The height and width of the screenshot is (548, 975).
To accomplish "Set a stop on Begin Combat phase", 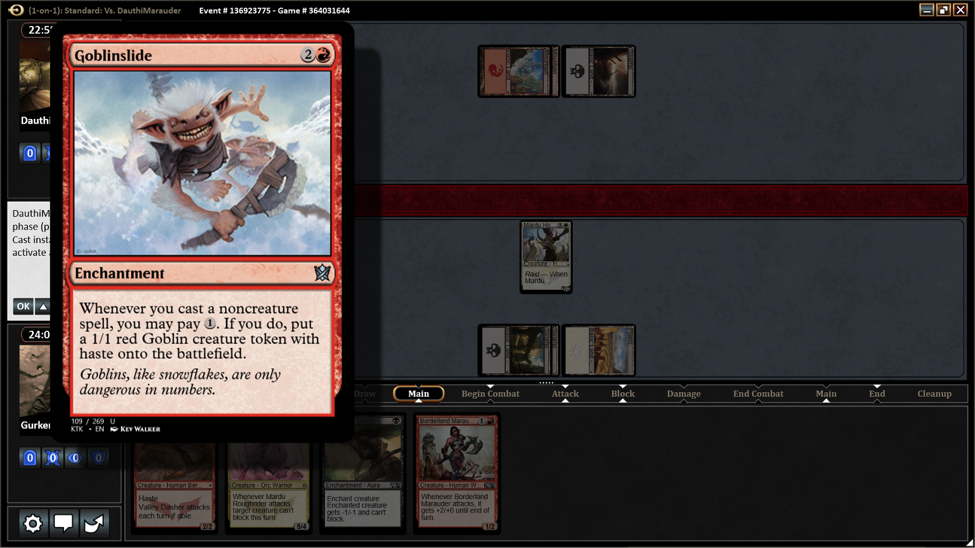I will tap(490, 394).
